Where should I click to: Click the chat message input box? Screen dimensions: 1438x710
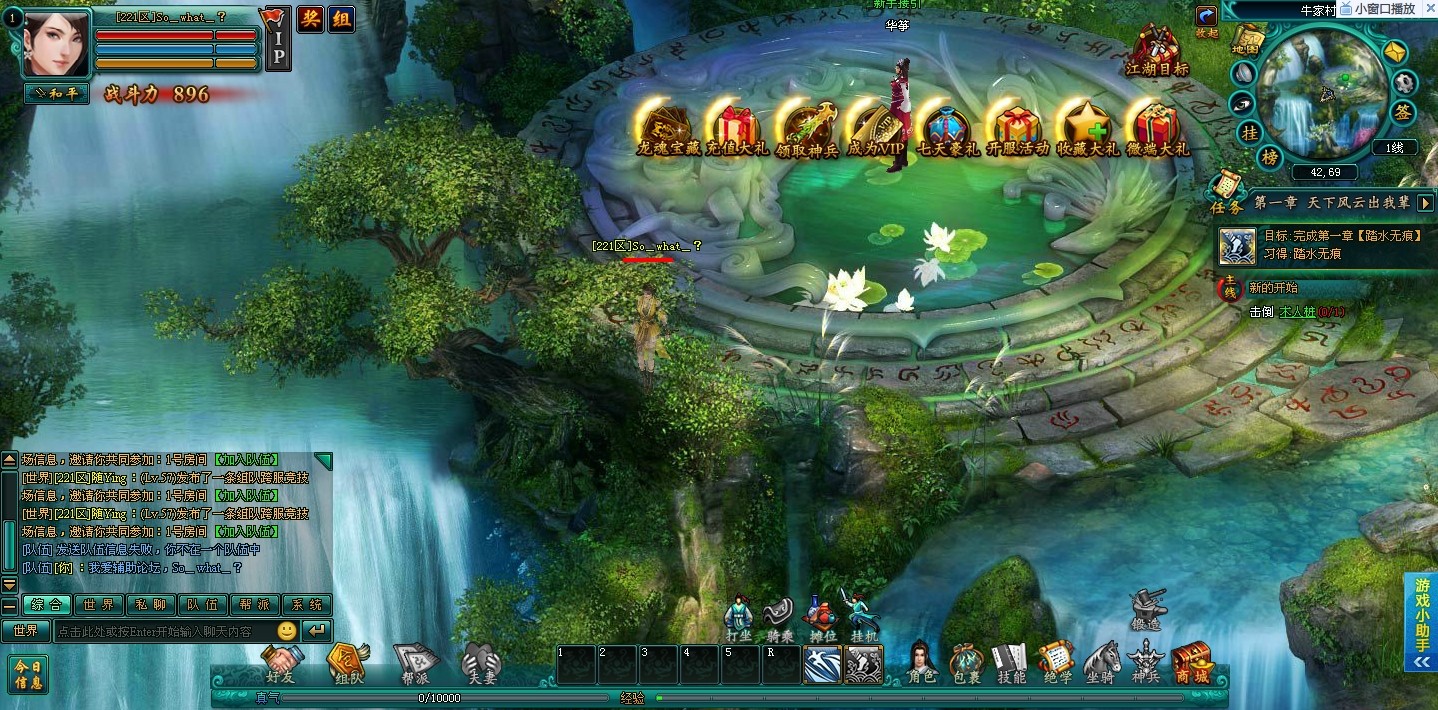coord(163,631)
